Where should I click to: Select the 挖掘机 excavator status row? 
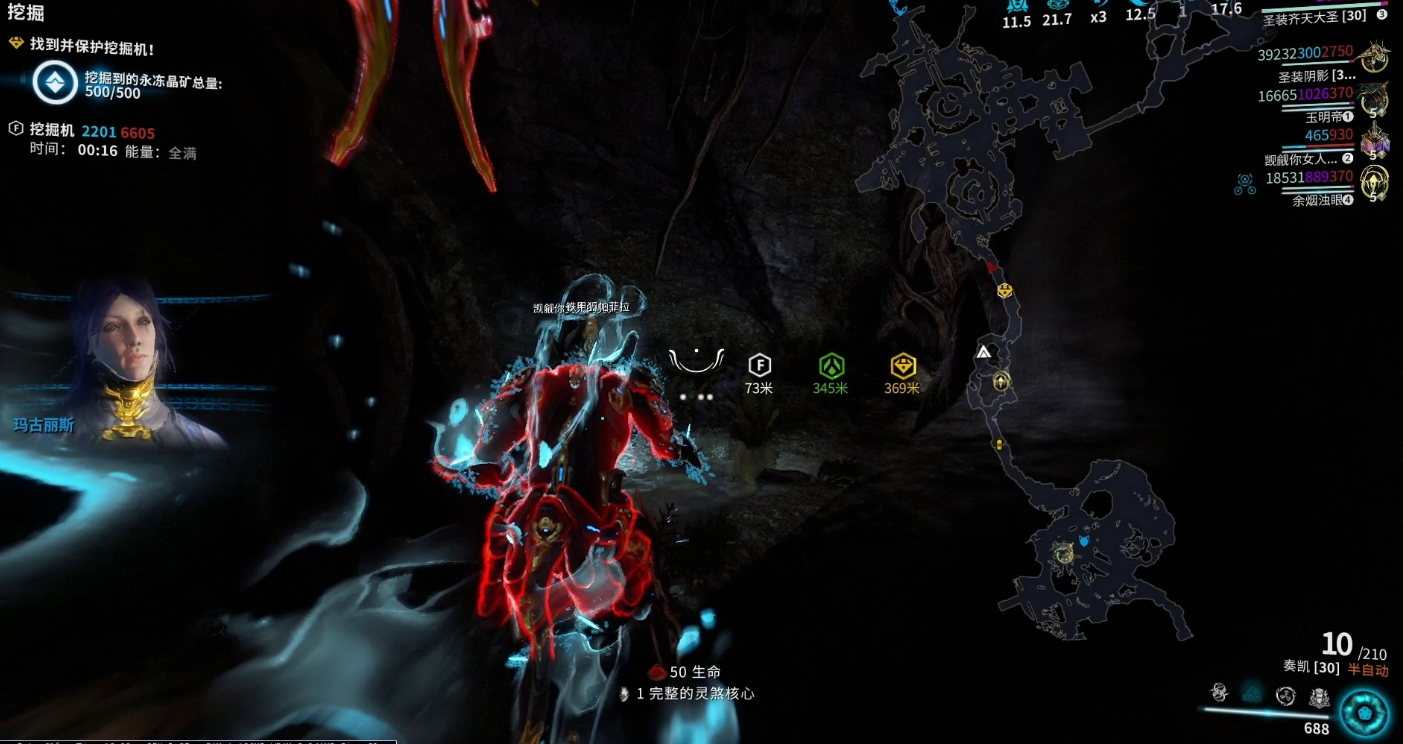[80, 132]
